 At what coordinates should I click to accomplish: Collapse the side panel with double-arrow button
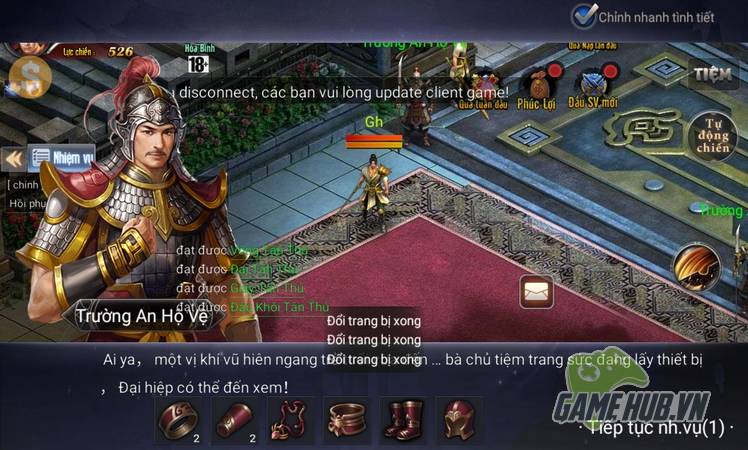point(14,158)
